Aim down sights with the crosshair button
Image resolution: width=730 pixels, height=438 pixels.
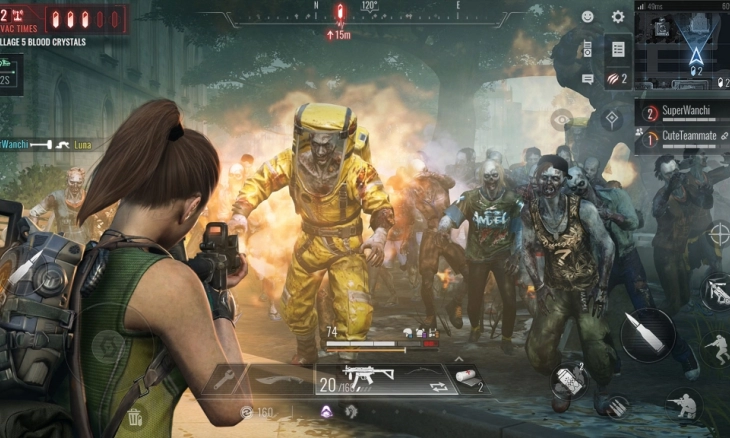click(718, 233)
